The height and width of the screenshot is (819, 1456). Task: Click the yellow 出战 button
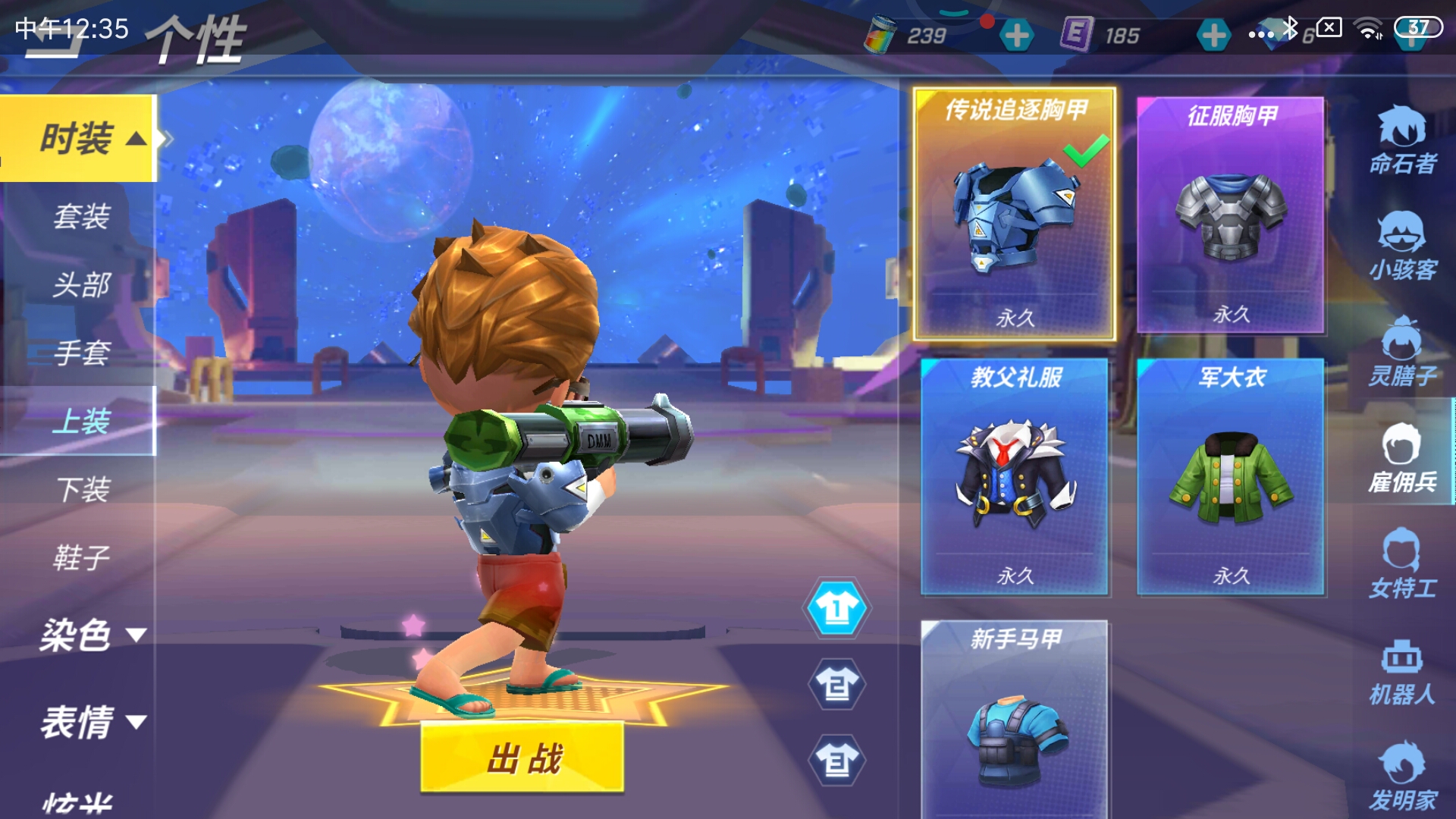pos(522,758)
